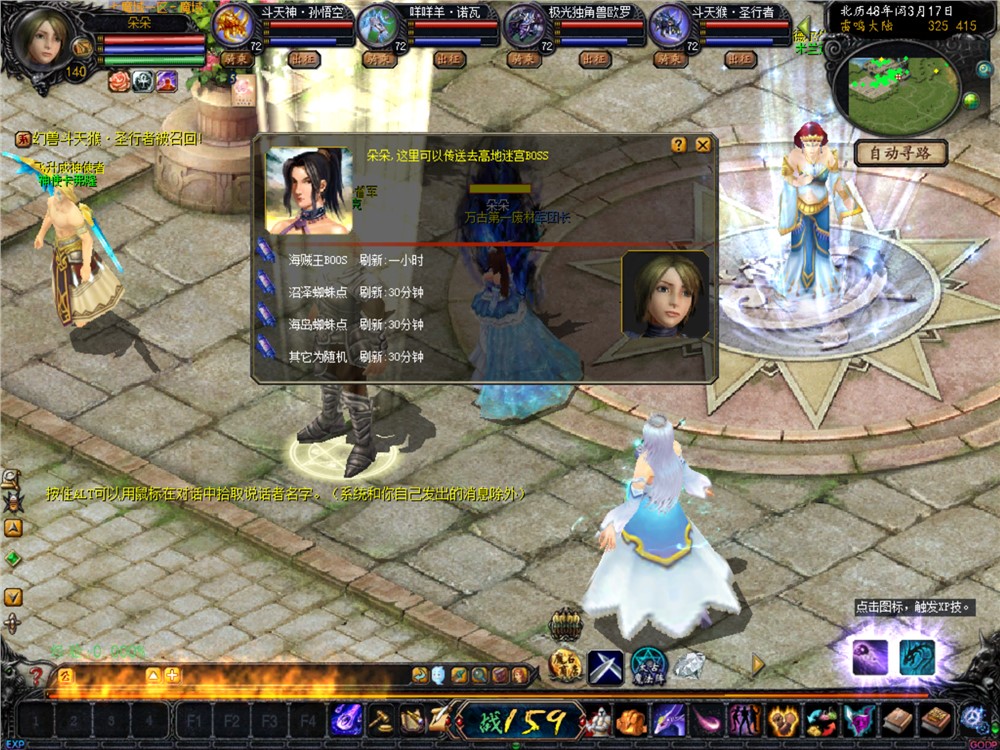This screenshot has height=750, width=1000.
Task: Pick the 海岛蜘蛛点 teleport option
Action: tap(317, 324)
